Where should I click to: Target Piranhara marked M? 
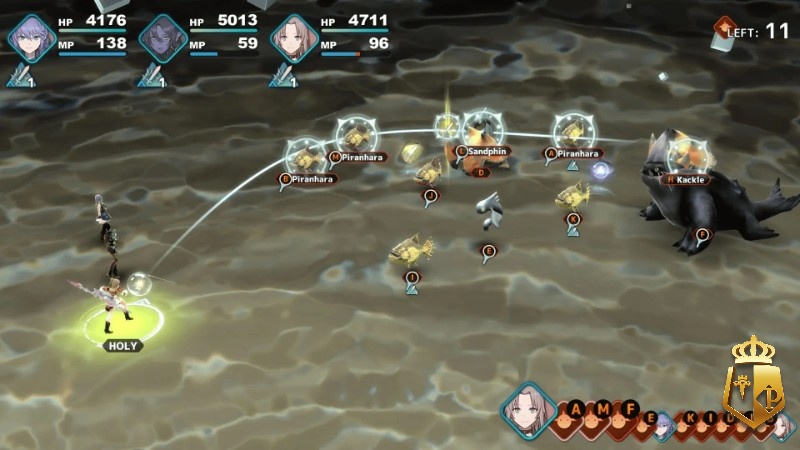click(334, 157)
